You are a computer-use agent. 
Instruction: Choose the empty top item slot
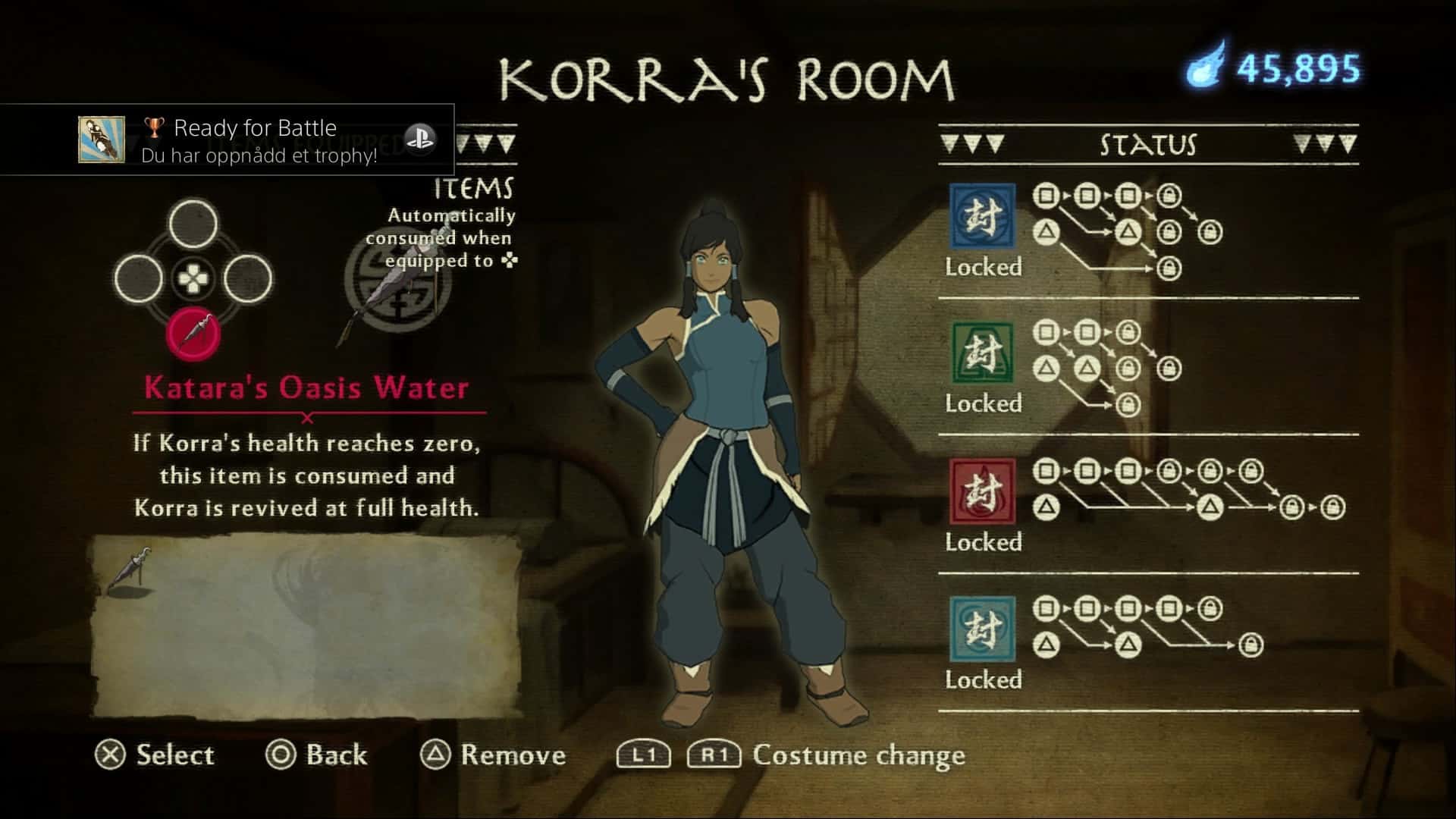click(x=193, y=224)
